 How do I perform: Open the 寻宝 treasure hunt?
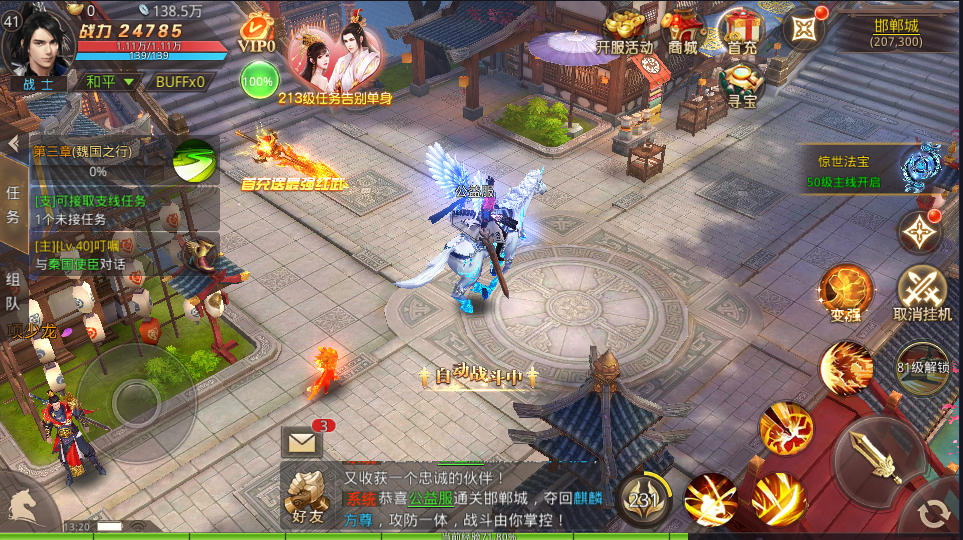coord(741,84)
